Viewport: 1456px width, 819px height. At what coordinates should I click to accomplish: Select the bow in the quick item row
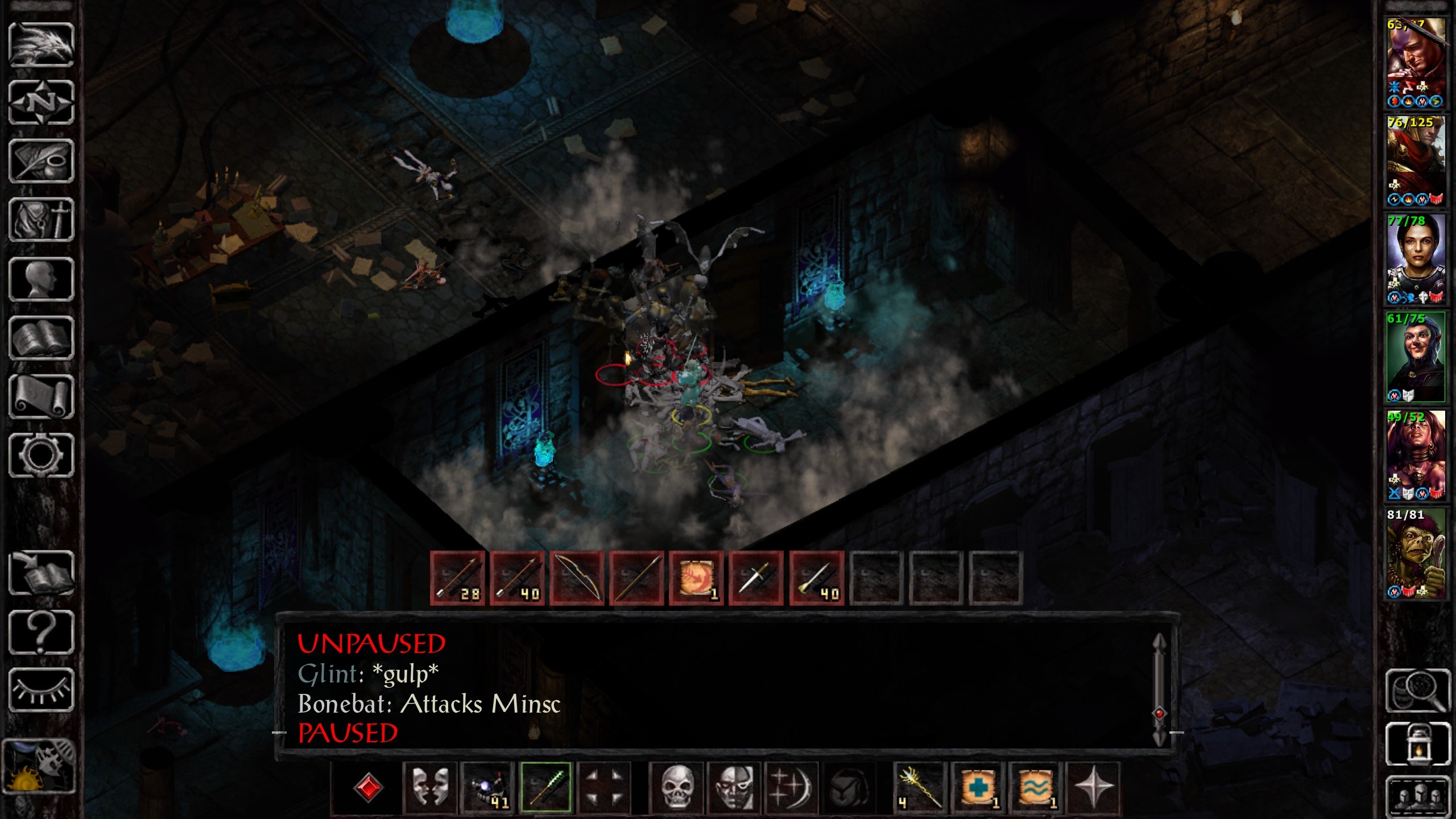(x=577, y=578)
